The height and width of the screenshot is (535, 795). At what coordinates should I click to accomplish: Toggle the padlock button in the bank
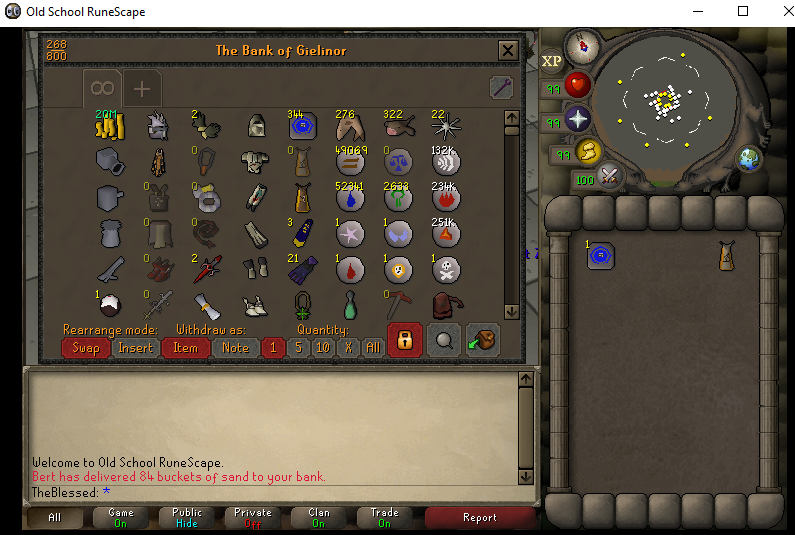pos(404,340)
